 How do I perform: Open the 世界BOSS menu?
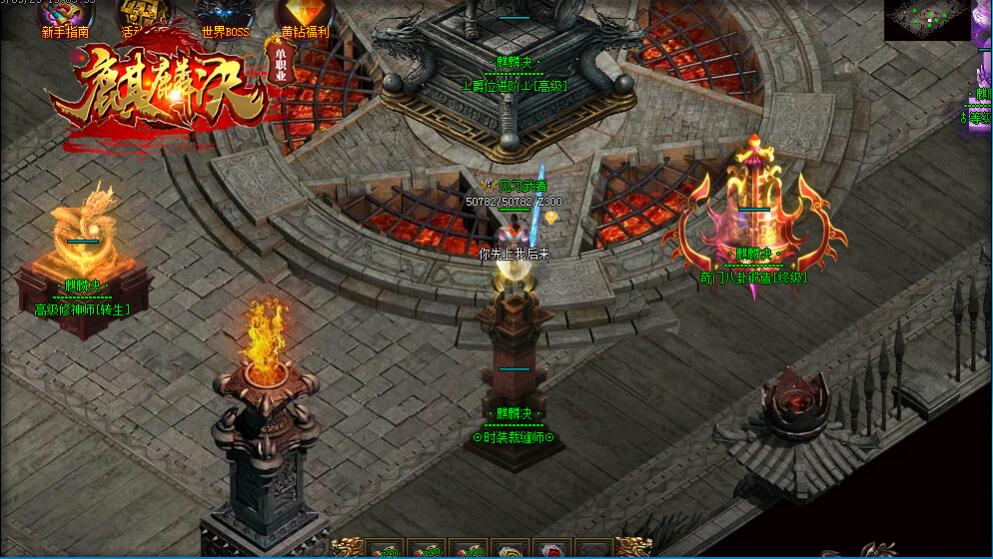(225, 16)
